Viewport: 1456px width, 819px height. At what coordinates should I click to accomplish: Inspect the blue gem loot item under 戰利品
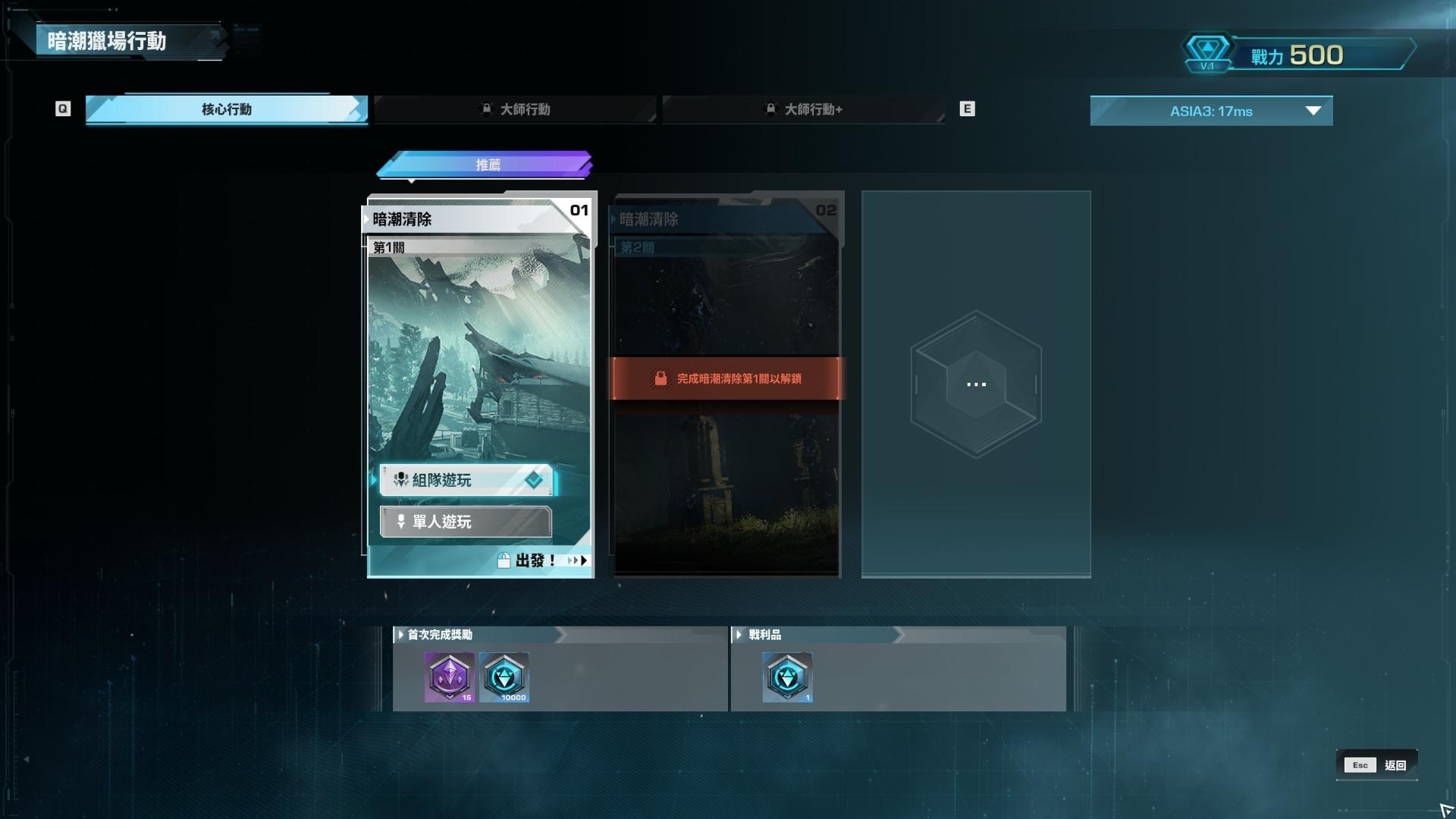click(x=787, y=676)
